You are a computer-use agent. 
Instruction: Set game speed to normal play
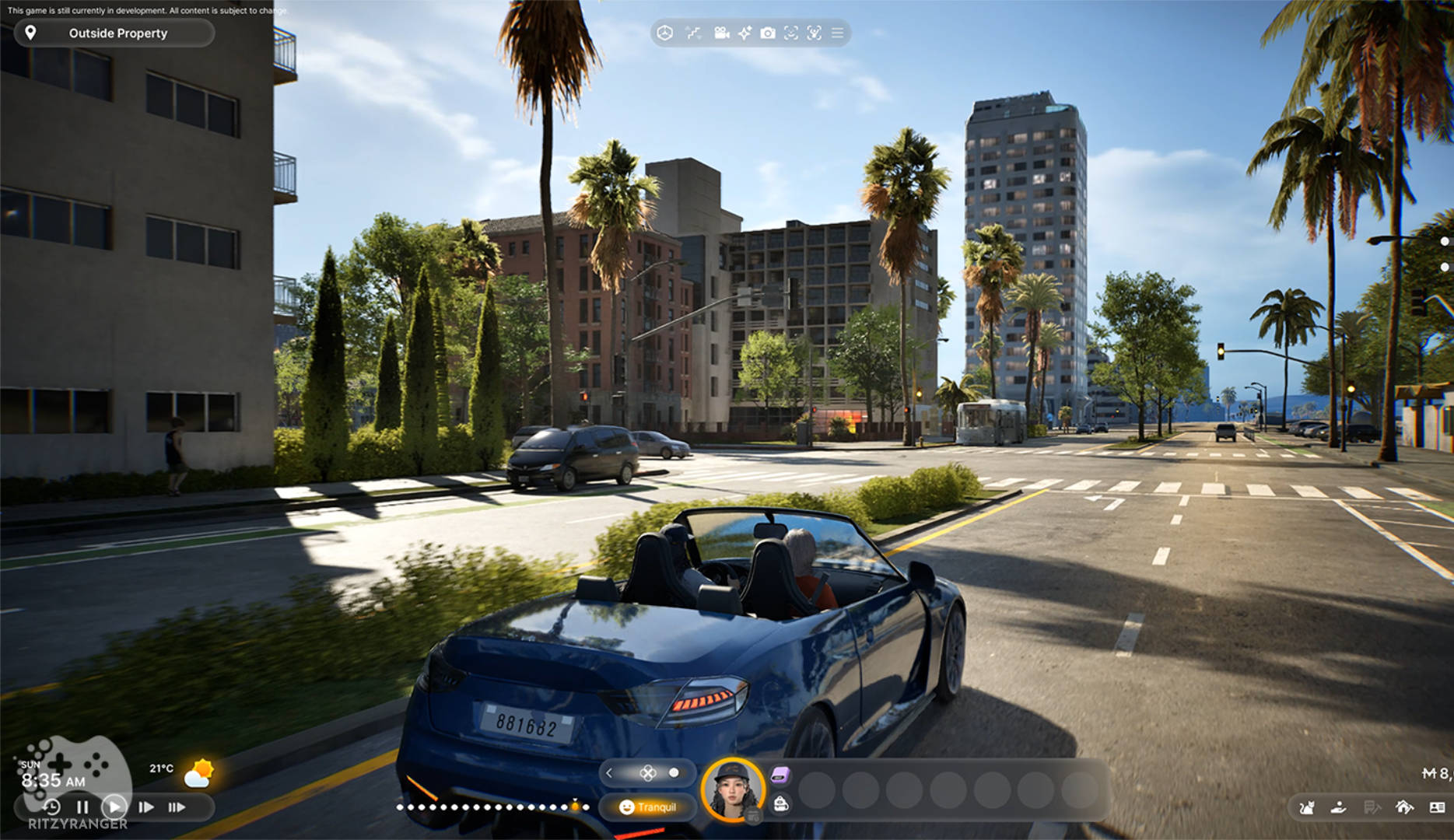point(114,807)
